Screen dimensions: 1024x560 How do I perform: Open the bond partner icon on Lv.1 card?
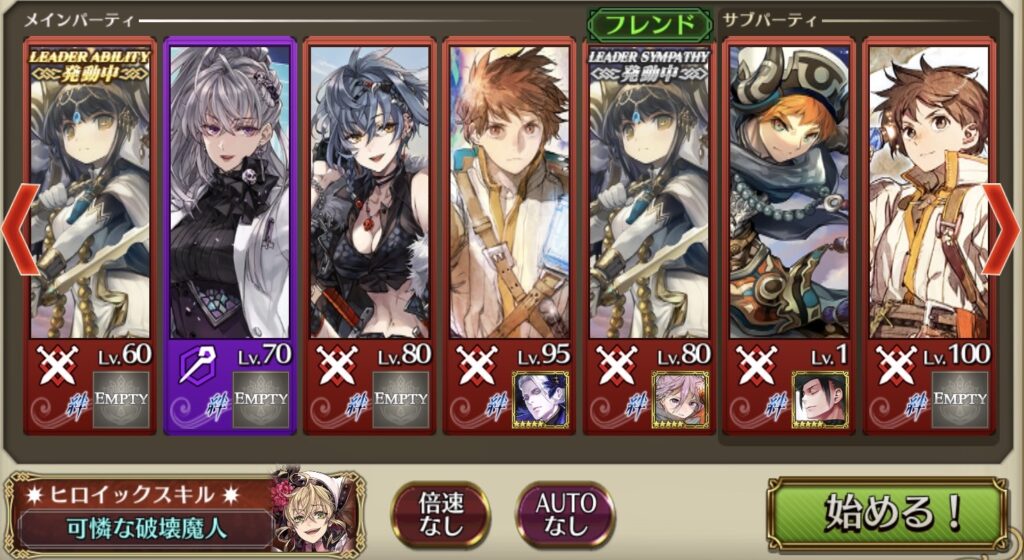pyautogui.click(x=820, y=399)
